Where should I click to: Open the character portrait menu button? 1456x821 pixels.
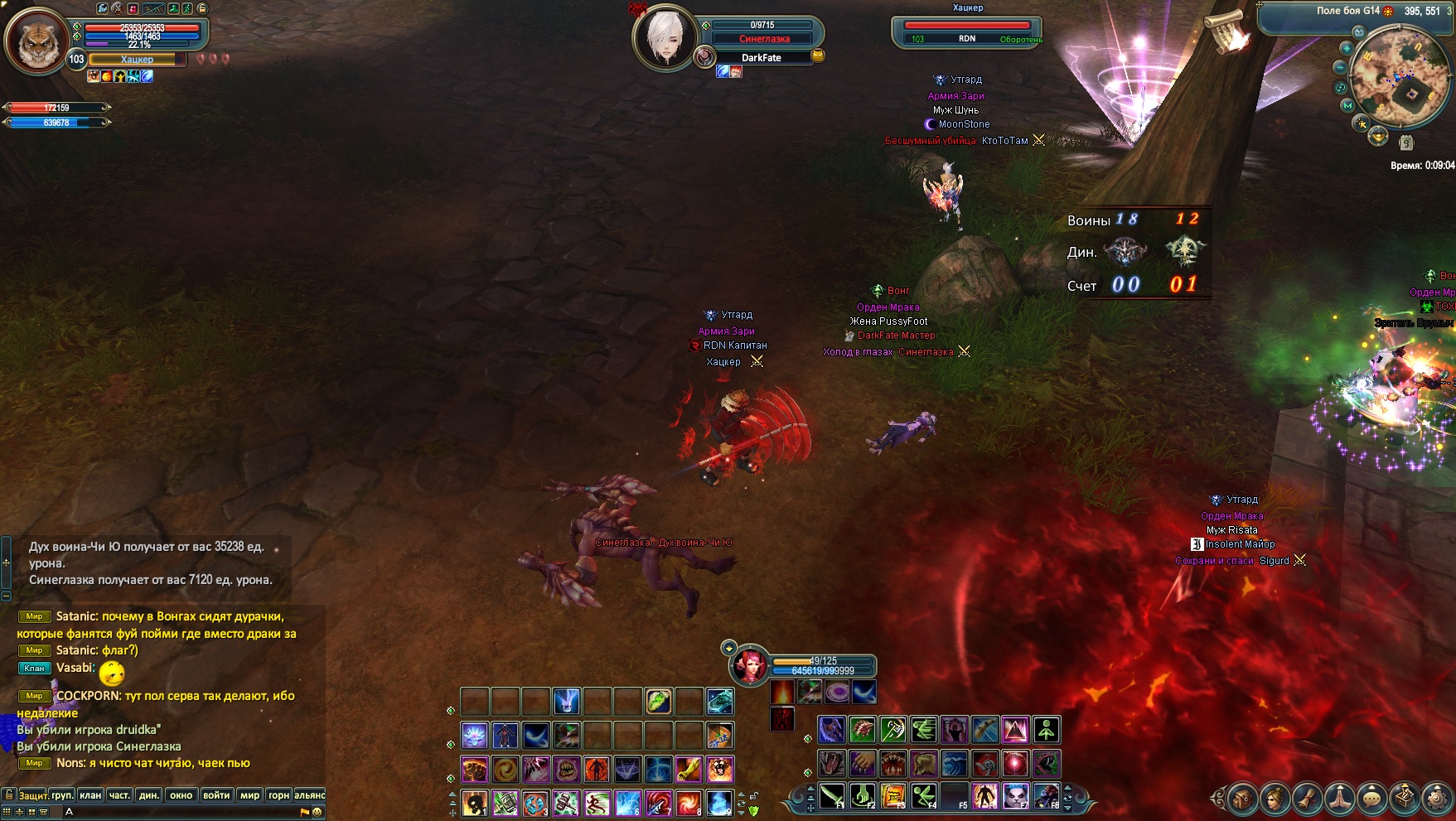click(x=1274, y=799)
